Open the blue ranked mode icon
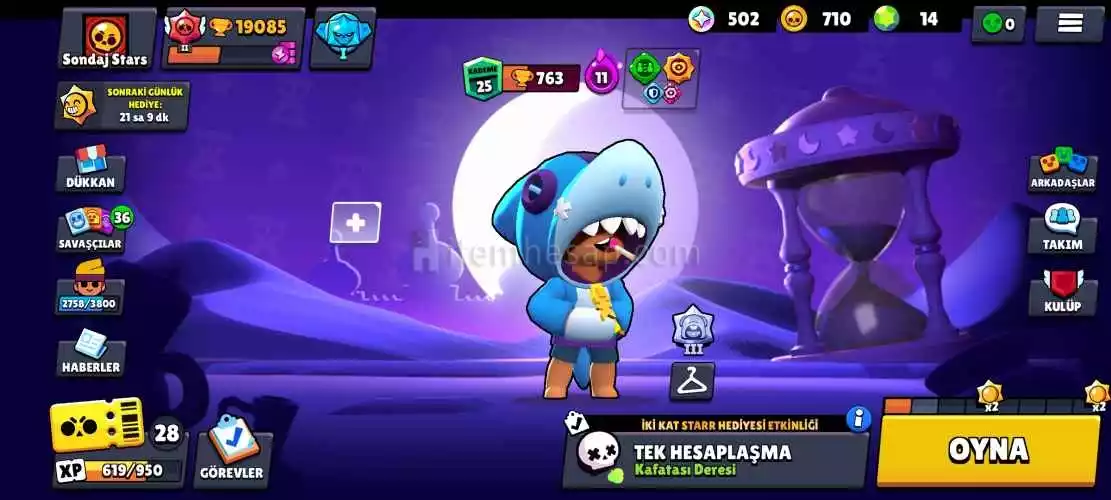Viewport: 1111px width, 500px height. point(342,37)
